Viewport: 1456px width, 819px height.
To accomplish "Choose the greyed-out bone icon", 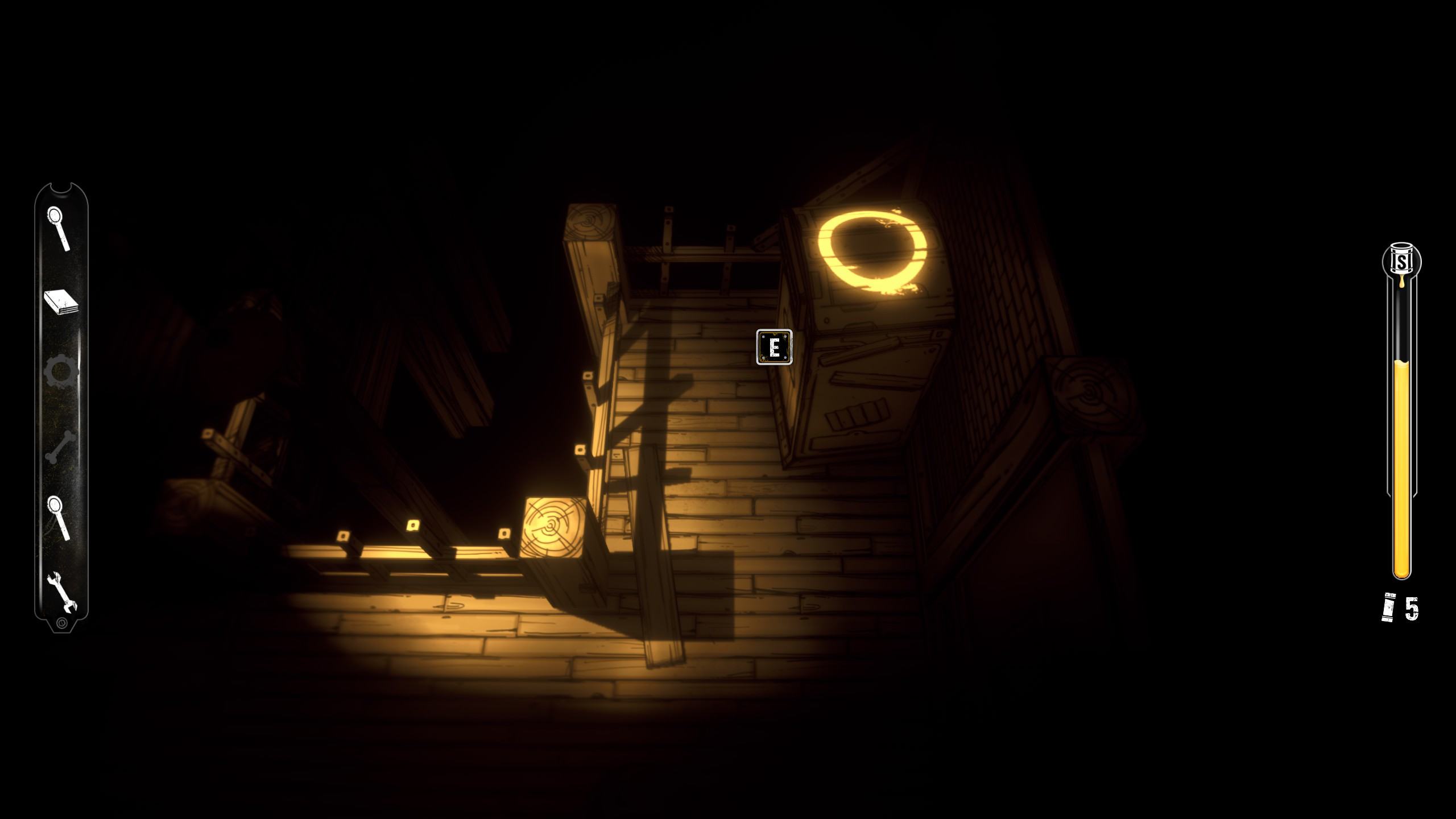I will coord(60,447).
